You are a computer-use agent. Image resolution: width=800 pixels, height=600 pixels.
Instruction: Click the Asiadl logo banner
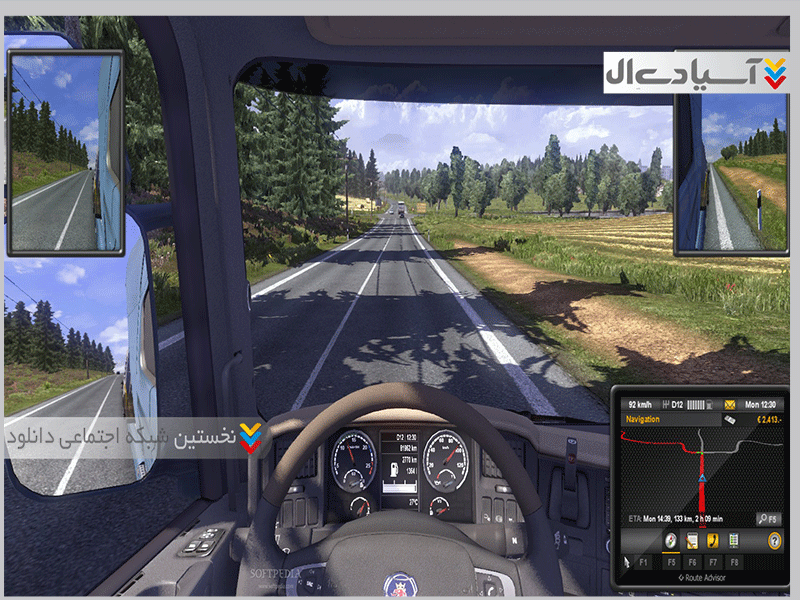coord(697,72)
